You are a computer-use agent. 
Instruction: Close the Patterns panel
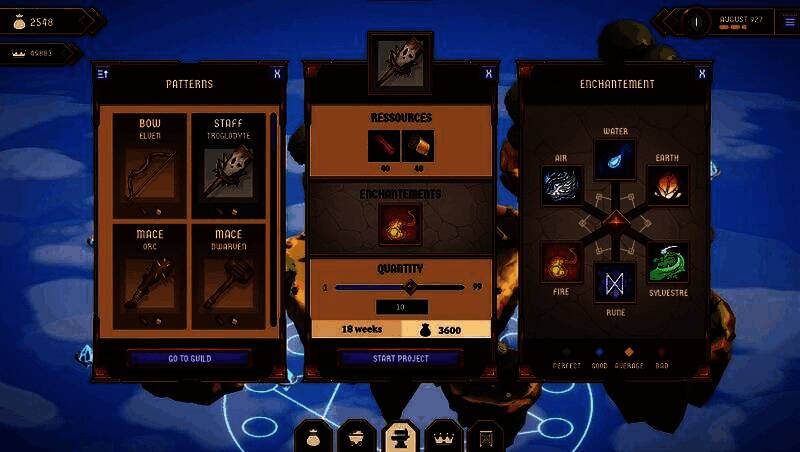(276, 73)
